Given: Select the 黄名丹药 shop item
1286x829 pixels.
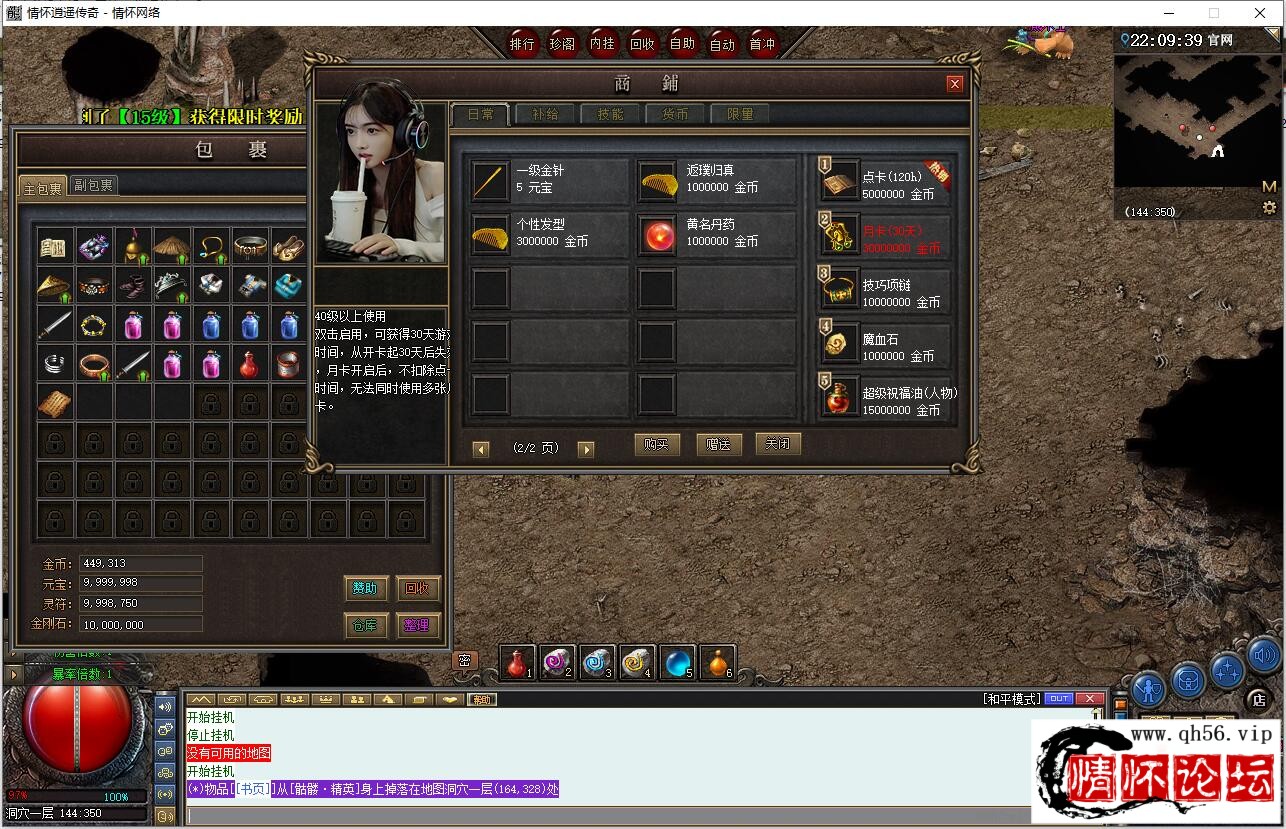Looking at the screenshot, I should [x=716, y=234].
